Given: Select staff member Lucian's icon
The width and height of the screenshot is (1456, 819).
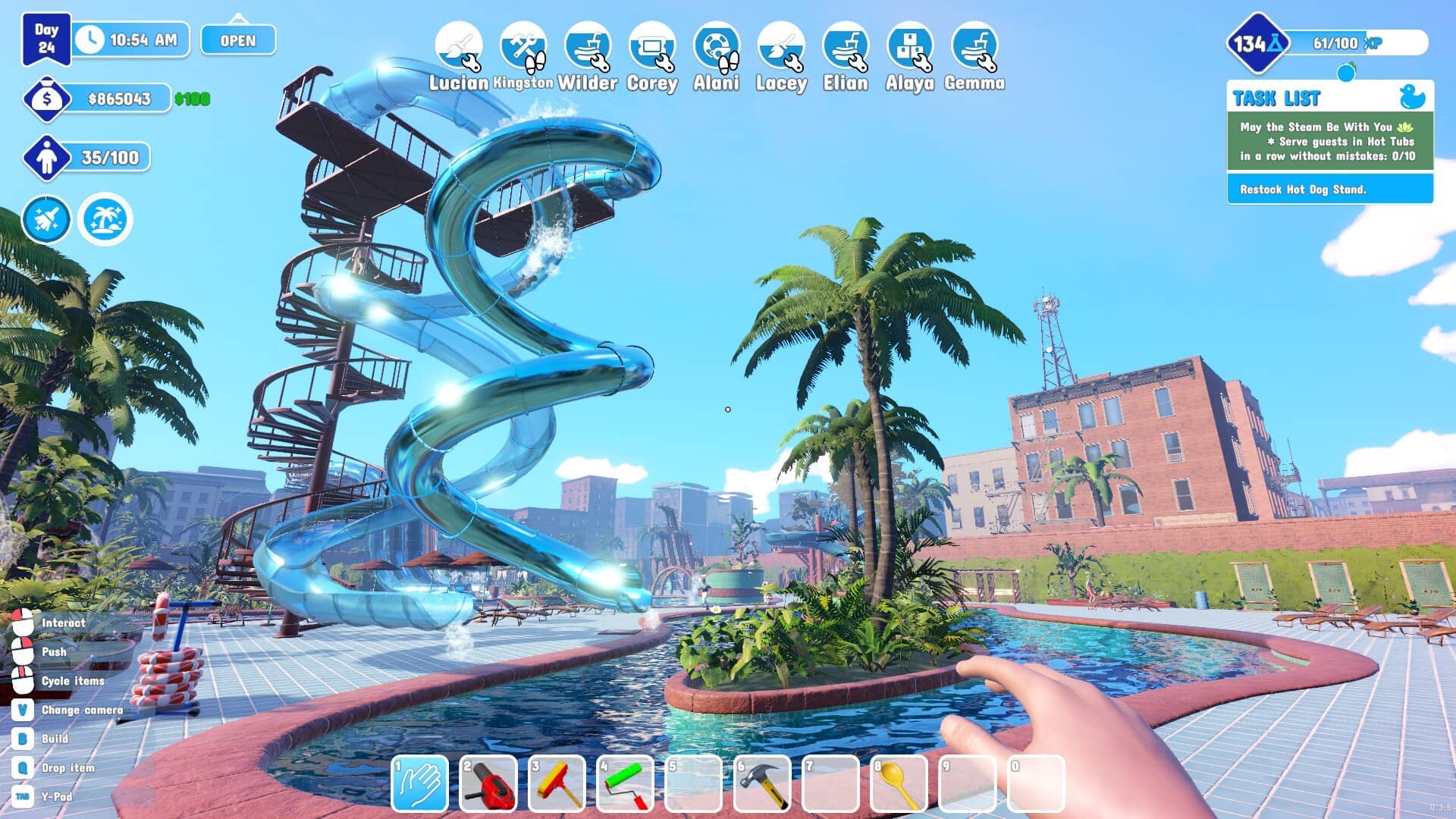Looking at the screenshot, I should click(x=458, y=46).
